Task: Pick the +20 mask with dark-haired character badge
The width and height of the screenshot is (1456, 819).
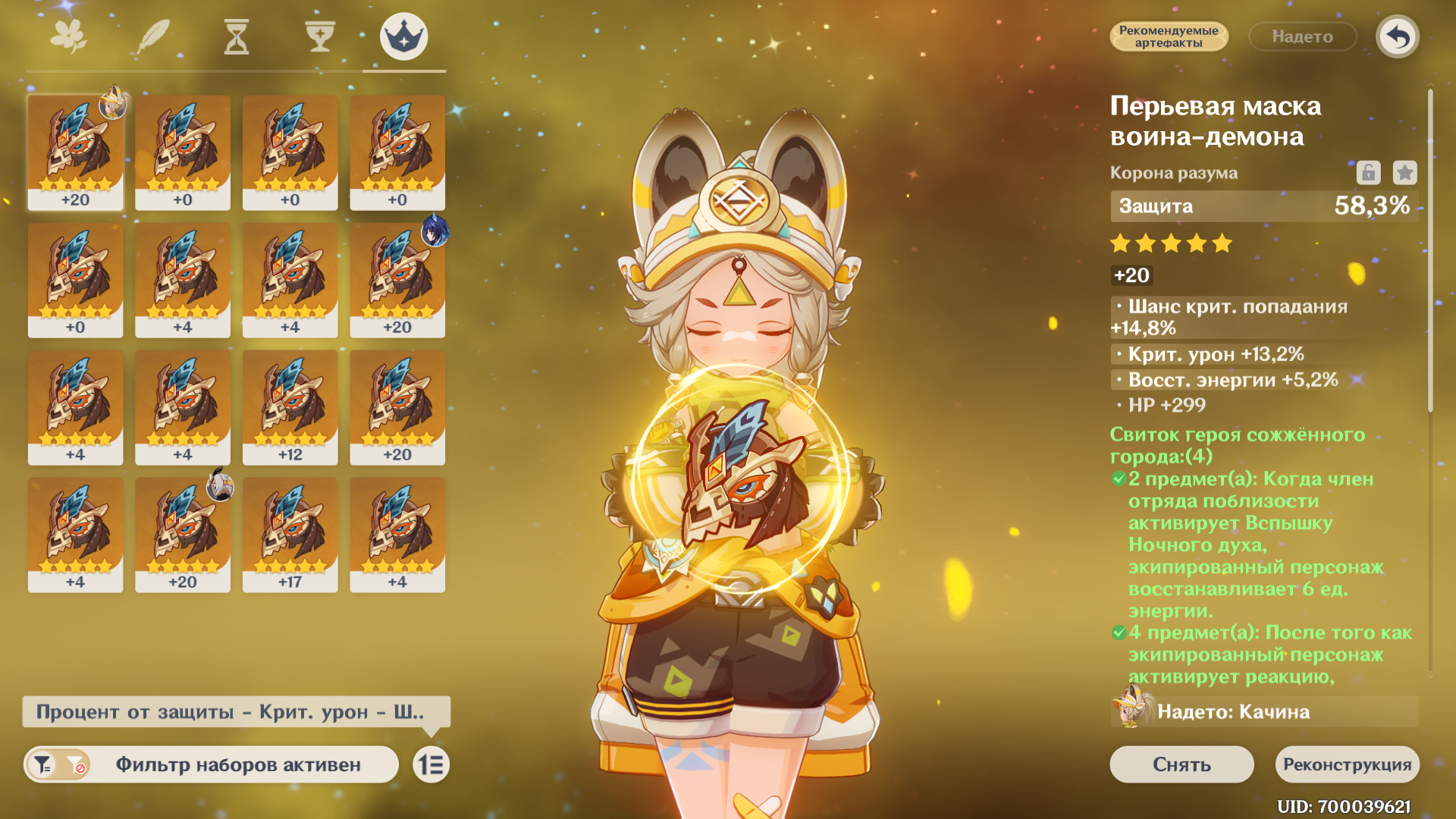Action: point(397,279)
